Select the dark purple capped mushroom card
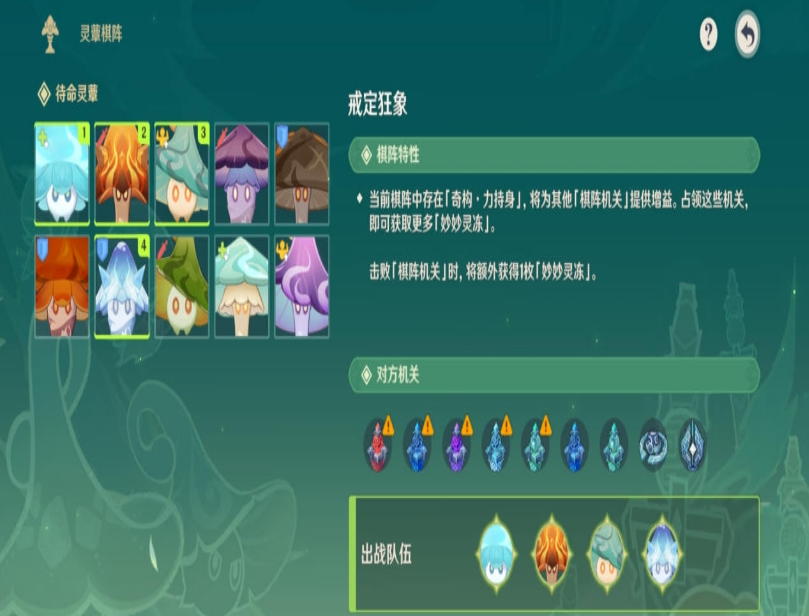 (x=242, y=174)
